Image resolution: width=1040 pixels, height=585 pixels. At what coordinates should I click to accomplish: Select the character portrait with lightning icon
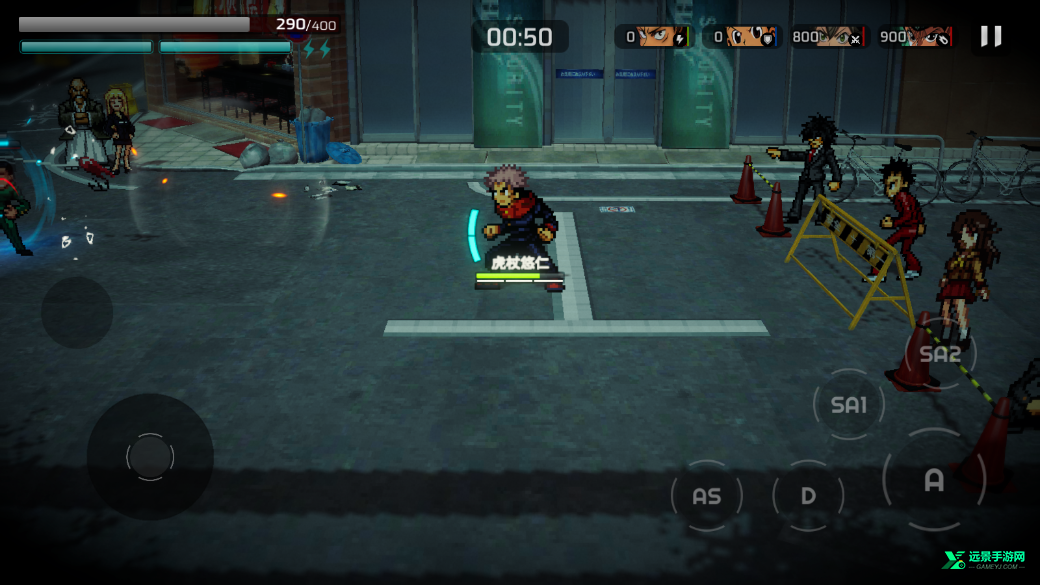coord(655,37)
